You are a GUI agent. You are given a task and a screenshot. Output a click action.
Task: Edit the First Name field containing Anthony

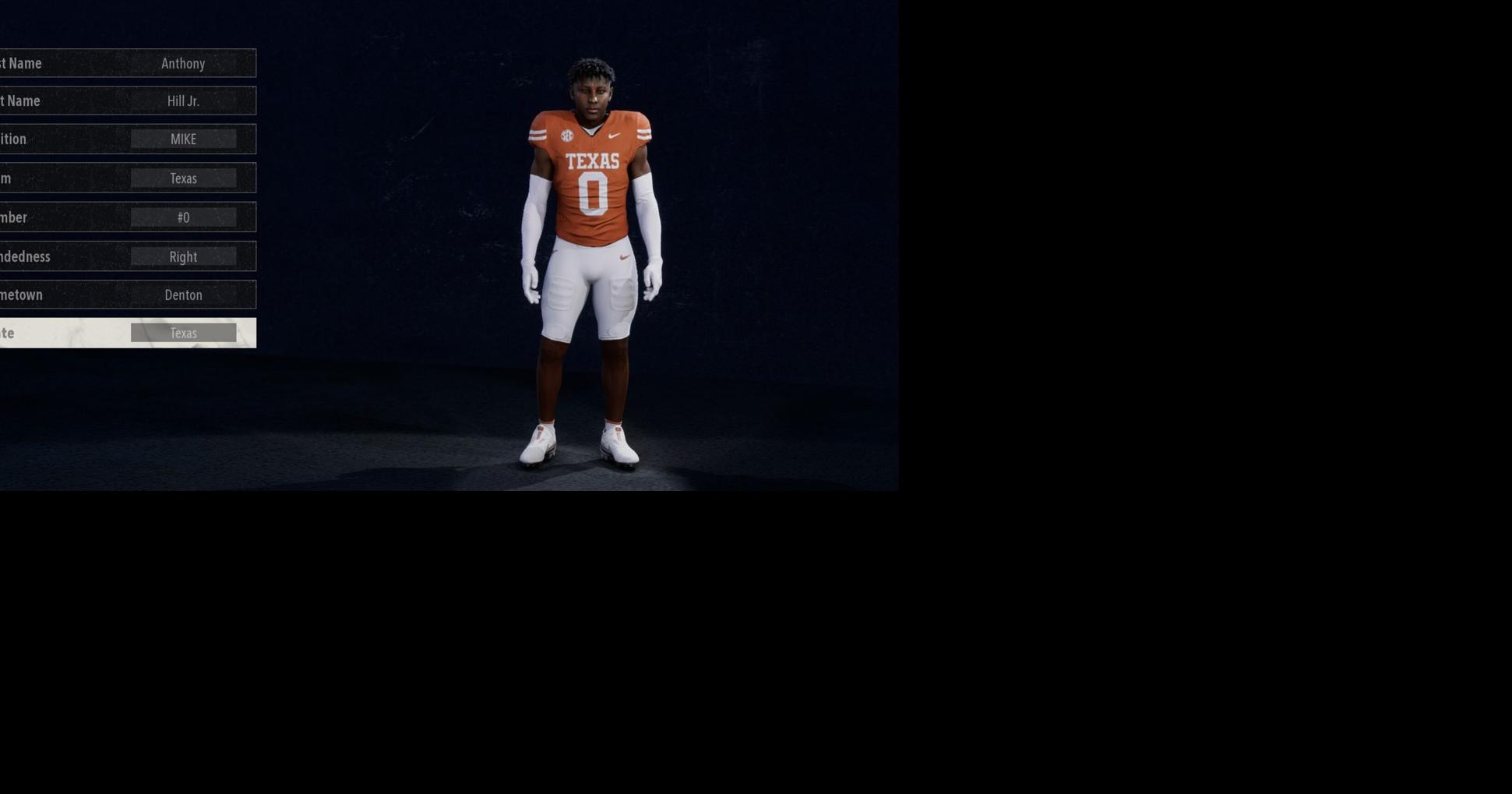point(184,63)
